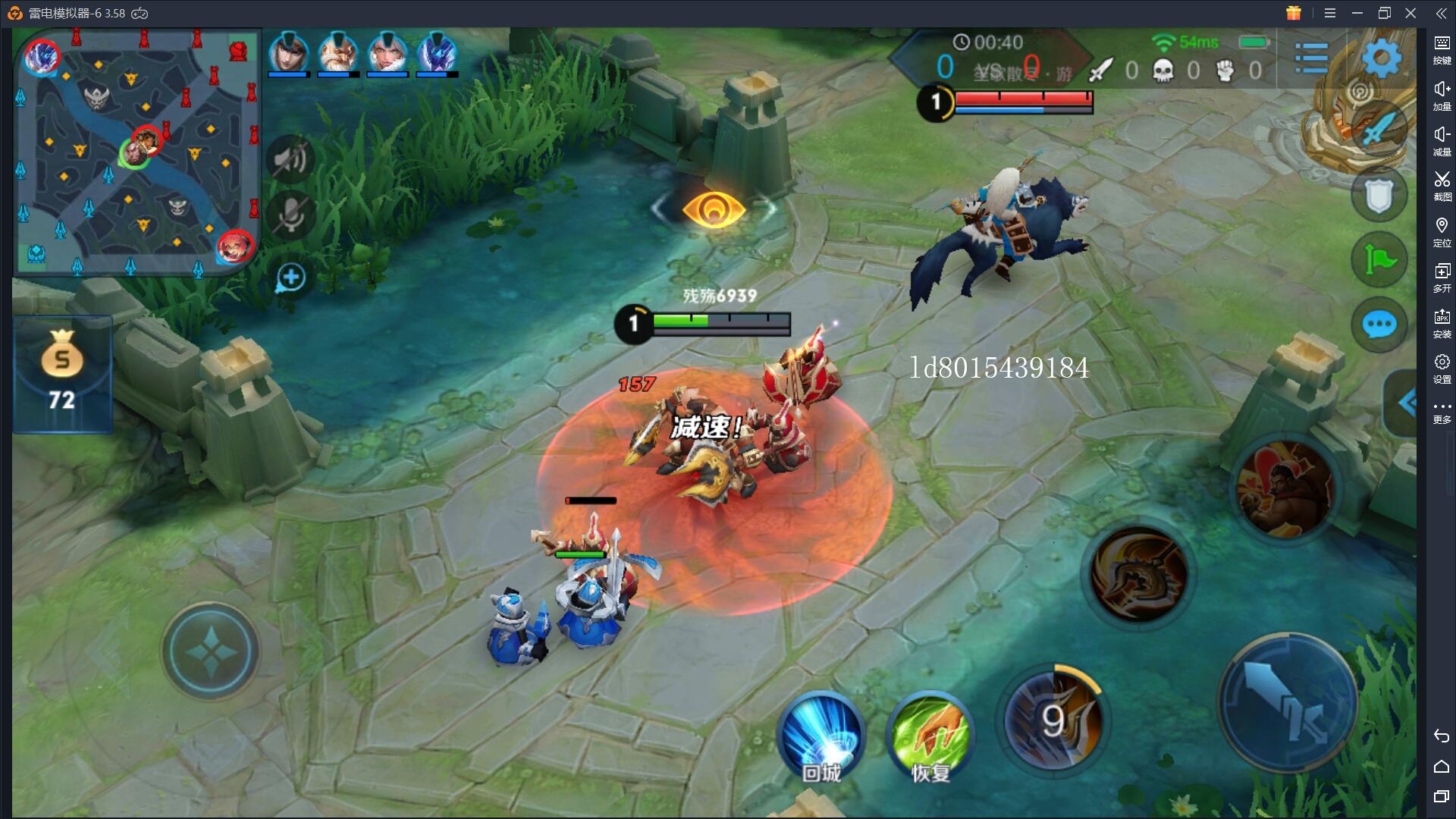Screen dimensions: 1456x819
Task: Tap the virtual movement joystick
Action: [x=210, y=651]
